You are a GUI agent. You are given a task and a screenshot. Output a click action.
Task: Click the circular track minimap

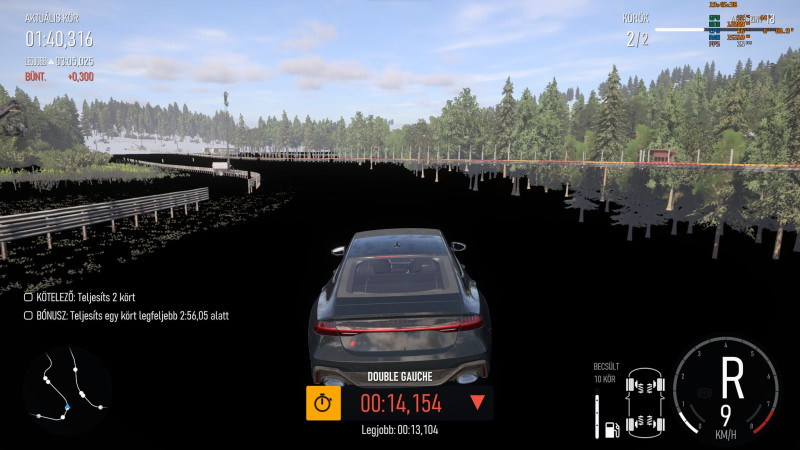[x=67, y=390]
